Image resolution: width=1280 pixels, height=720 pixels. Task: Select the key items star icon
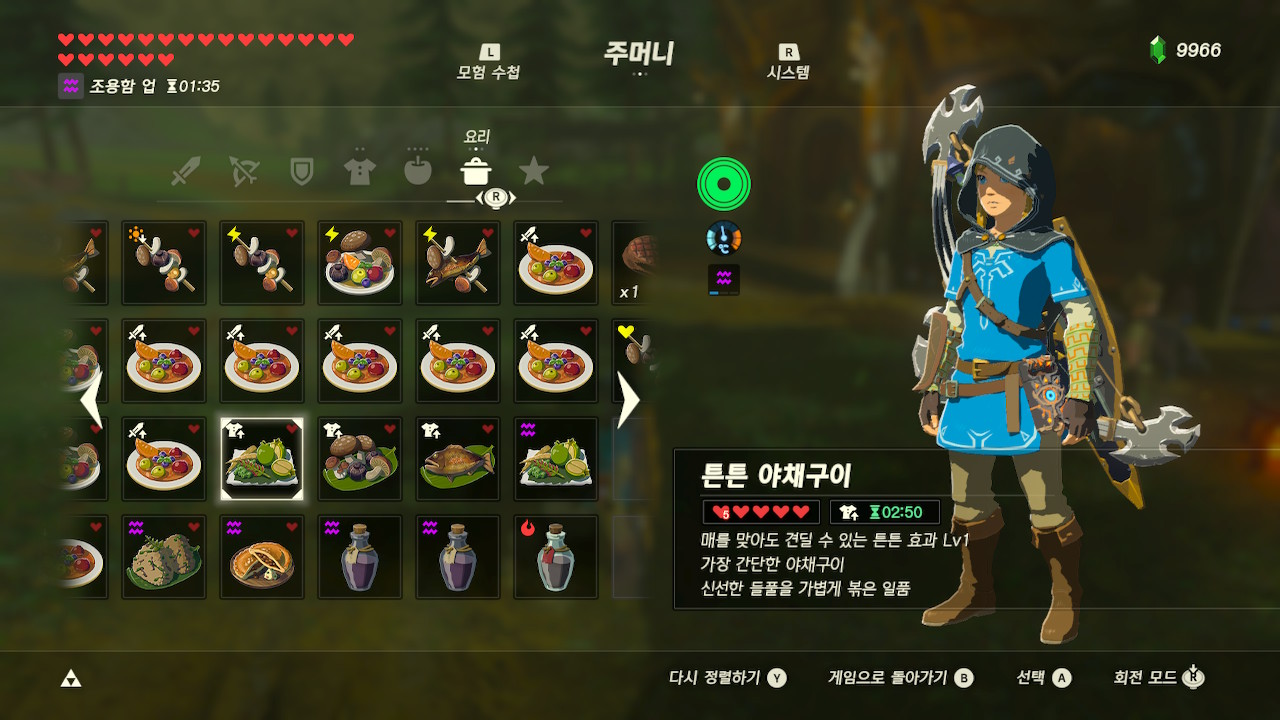click(535, 171)
